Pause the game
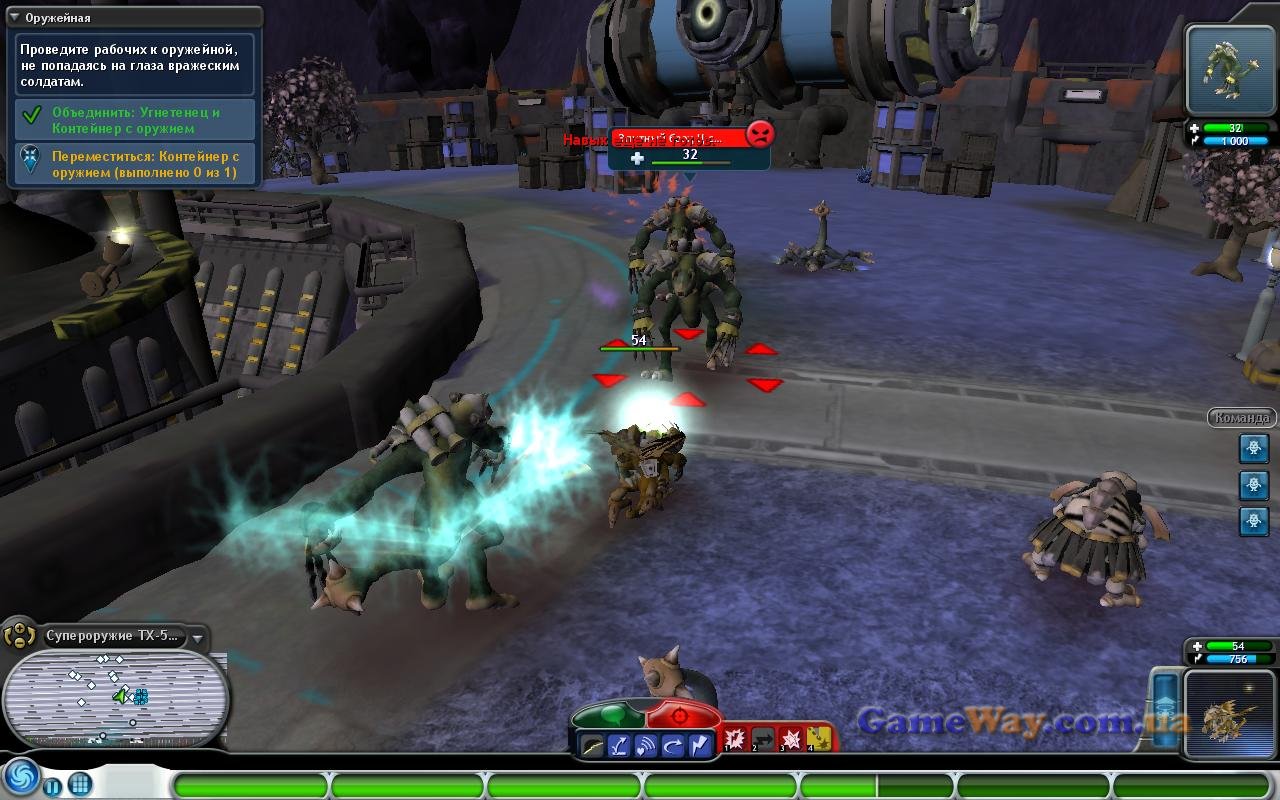Image resolution: width=1280 pixels, height=800 pixels. [x=53, y=784]
